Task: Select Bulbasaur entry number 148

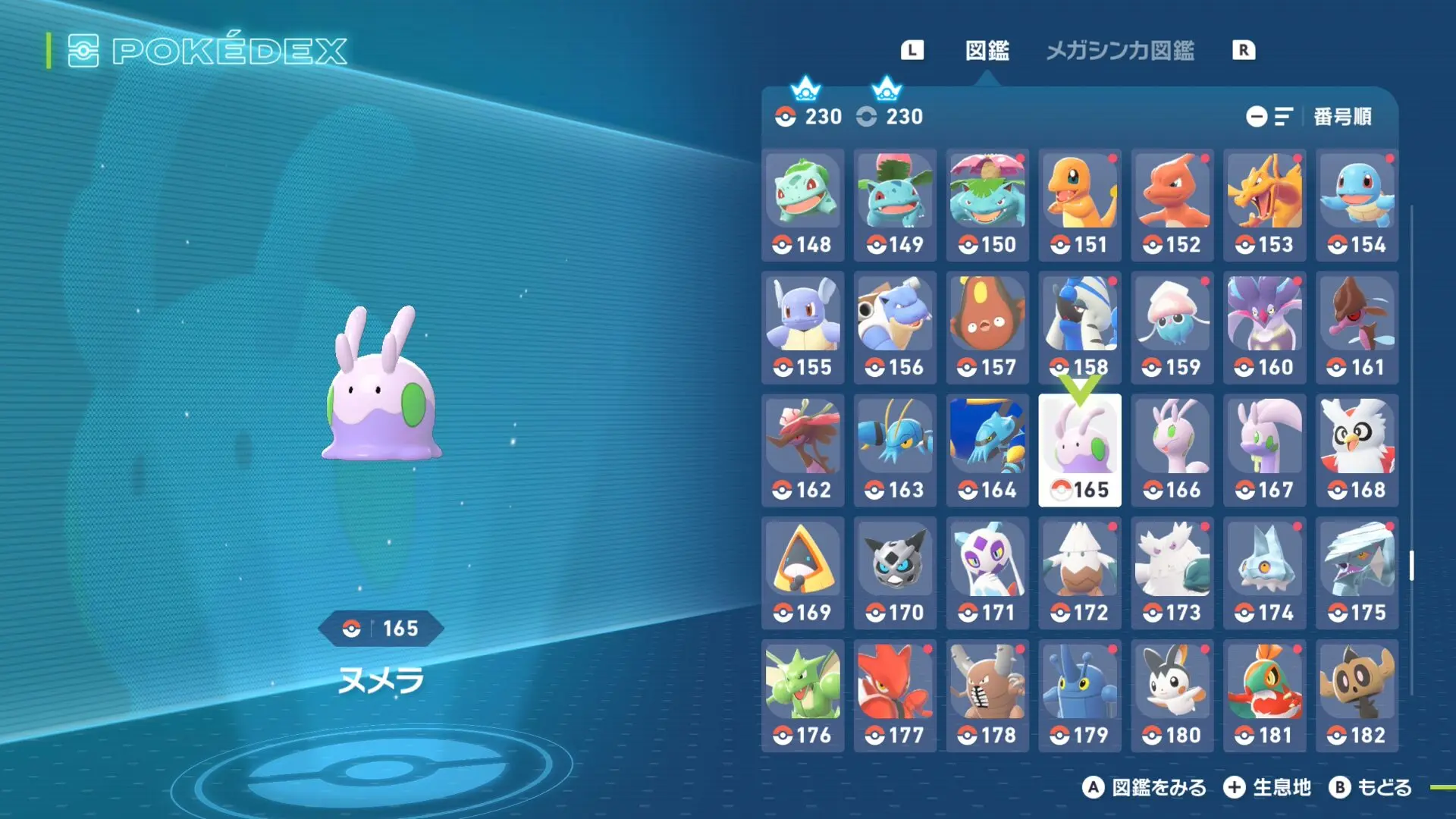Action: coord(803,205)
